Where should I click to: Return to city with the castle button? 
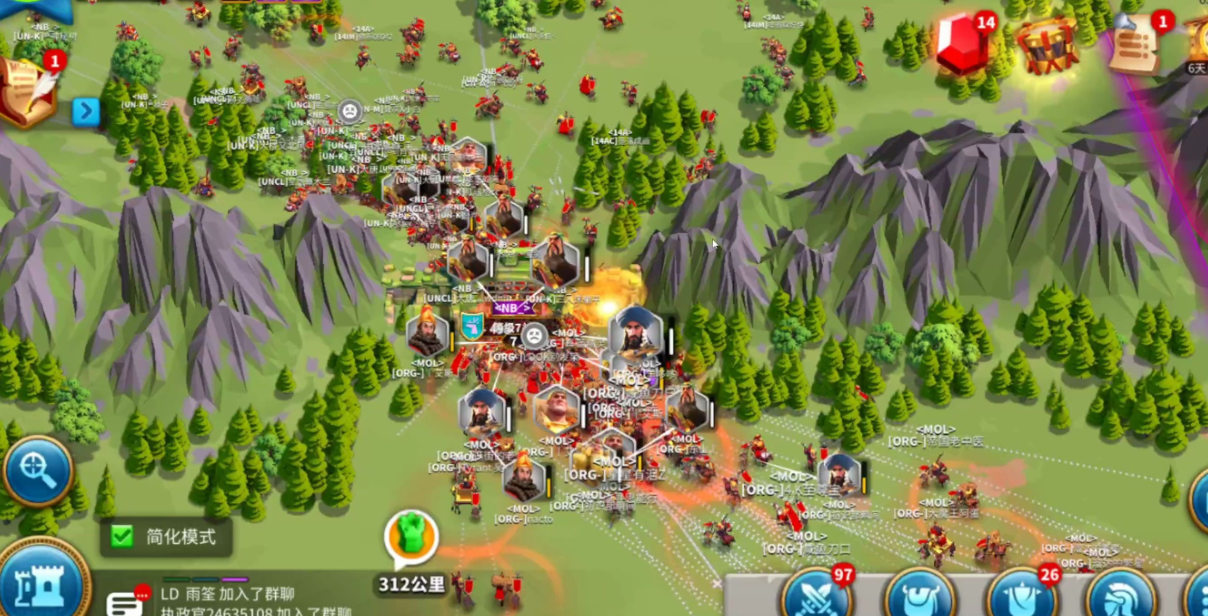pyautogui.click(x=42, y=584)
